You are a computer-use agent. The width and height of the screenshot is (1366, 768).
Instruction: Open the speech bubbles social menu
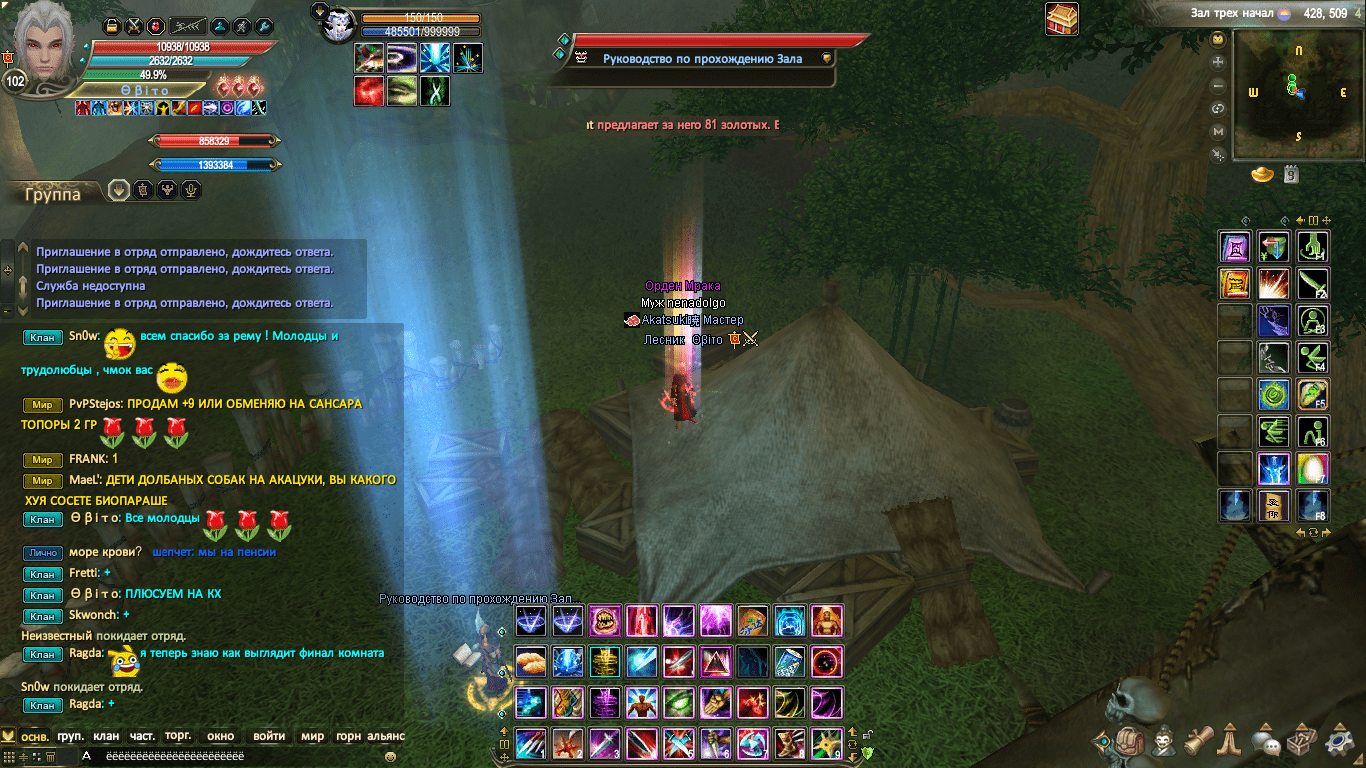click(1267, 743)
